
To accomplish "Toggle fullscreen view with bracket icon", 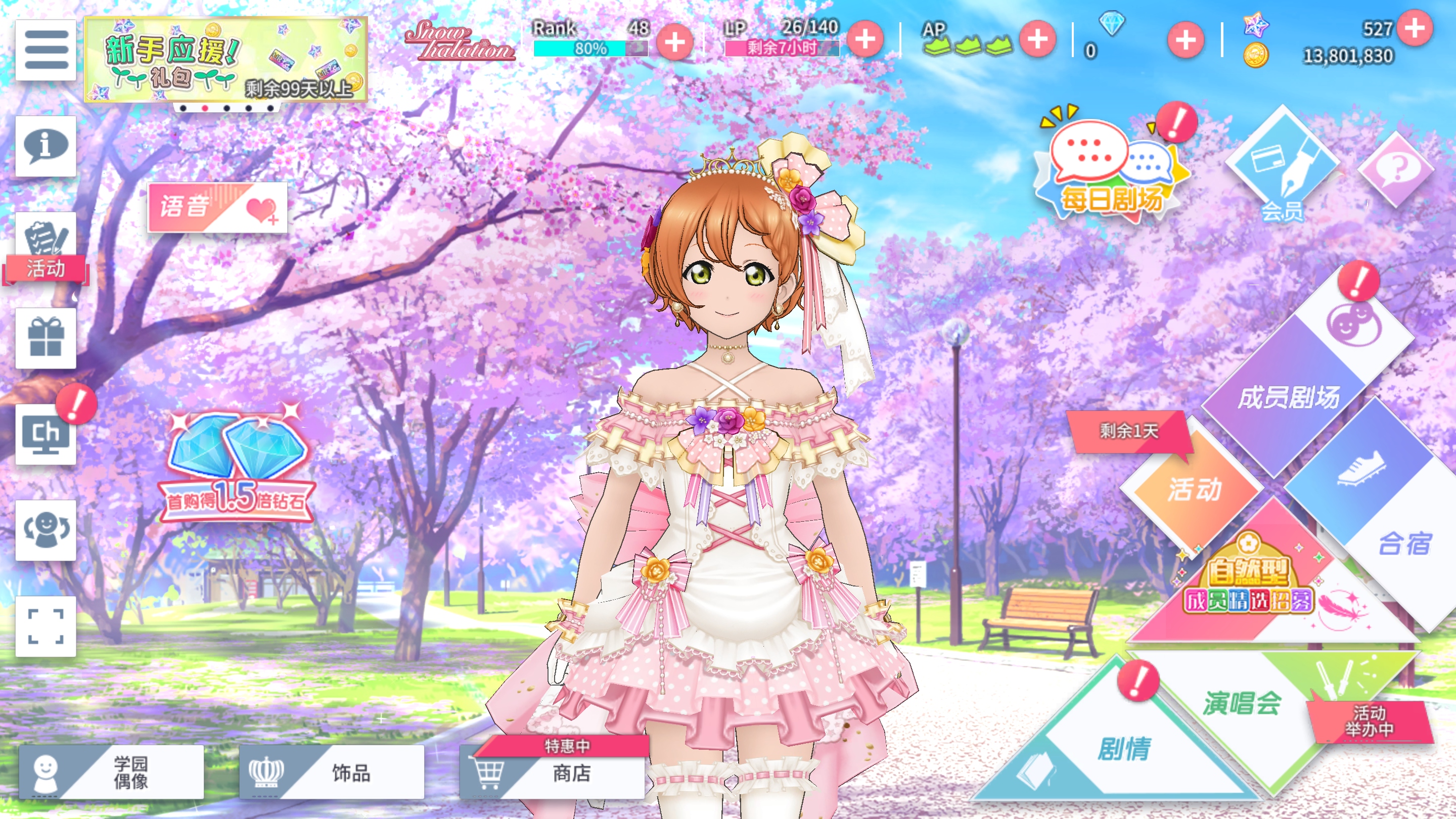I will 46,626.
